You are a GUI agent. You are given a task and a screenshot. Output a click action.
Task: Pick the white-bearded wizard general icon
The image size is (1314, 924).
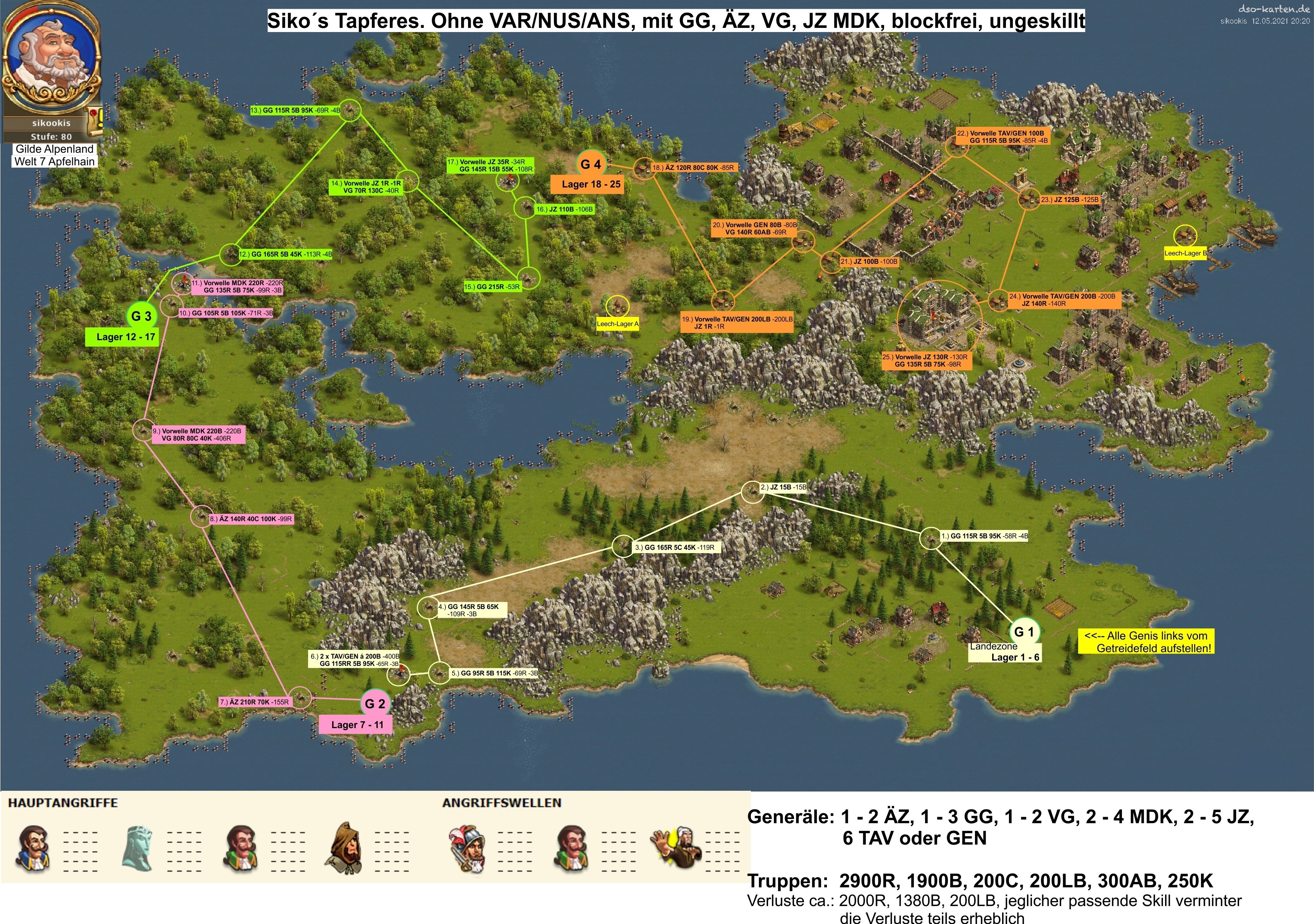(x=676, y=848)
